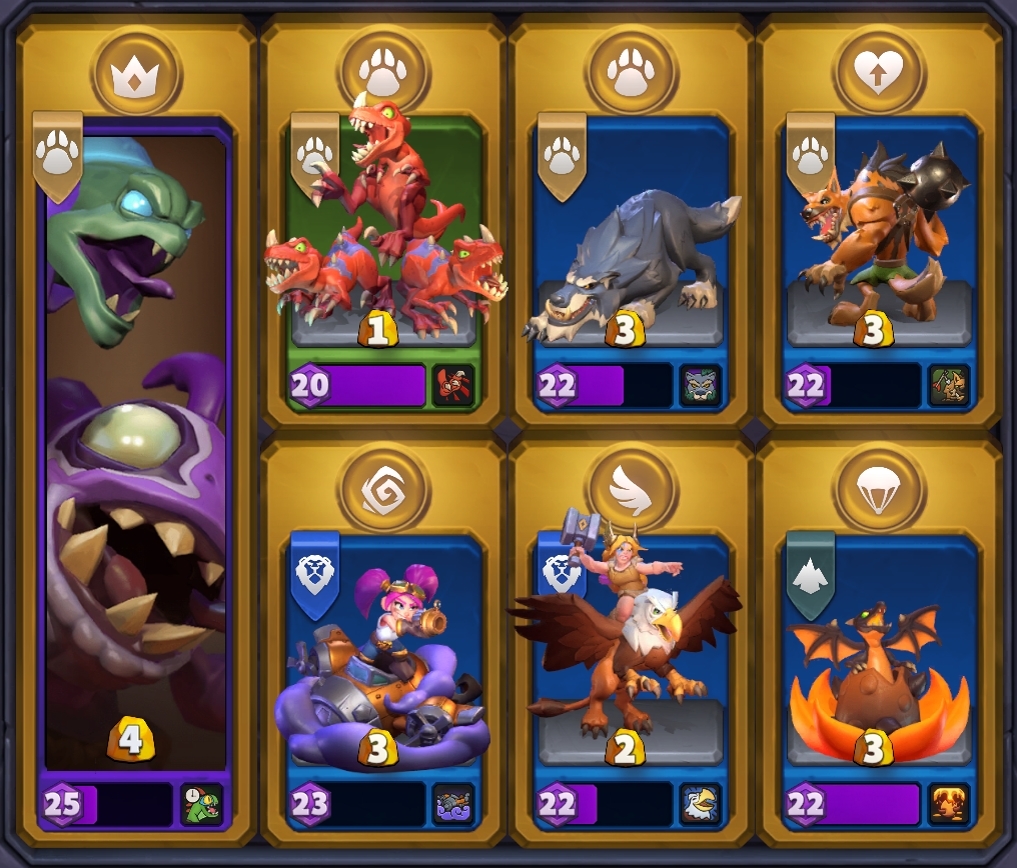Open the murloc leader talent icon
This screenshot has width=1017, height=868.
202,804
